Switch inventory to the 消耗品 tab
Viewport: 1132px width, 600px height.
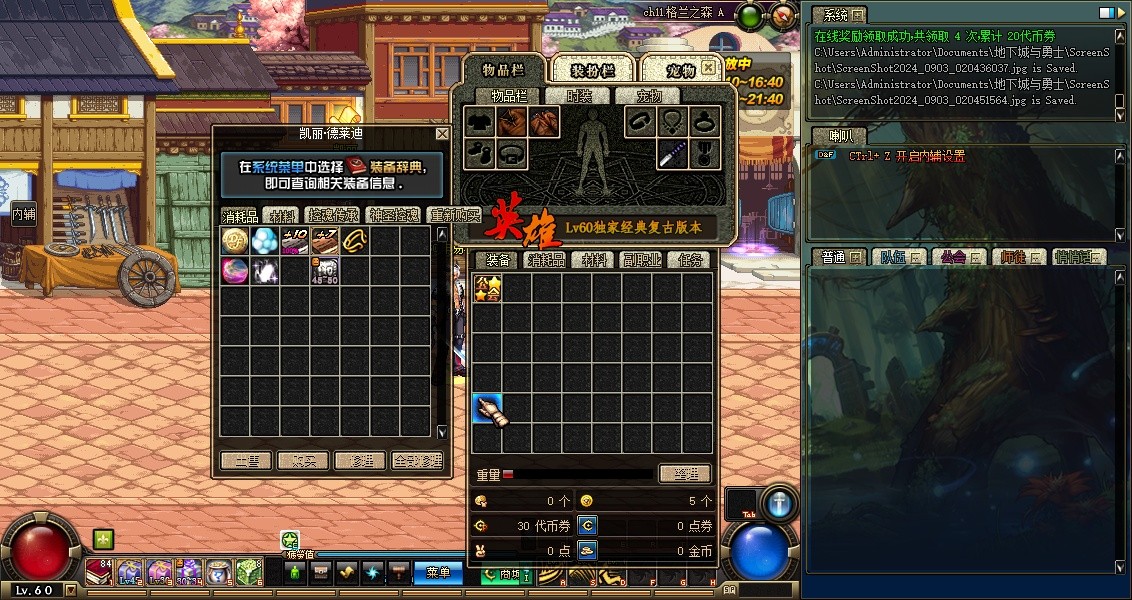point(546,260)
